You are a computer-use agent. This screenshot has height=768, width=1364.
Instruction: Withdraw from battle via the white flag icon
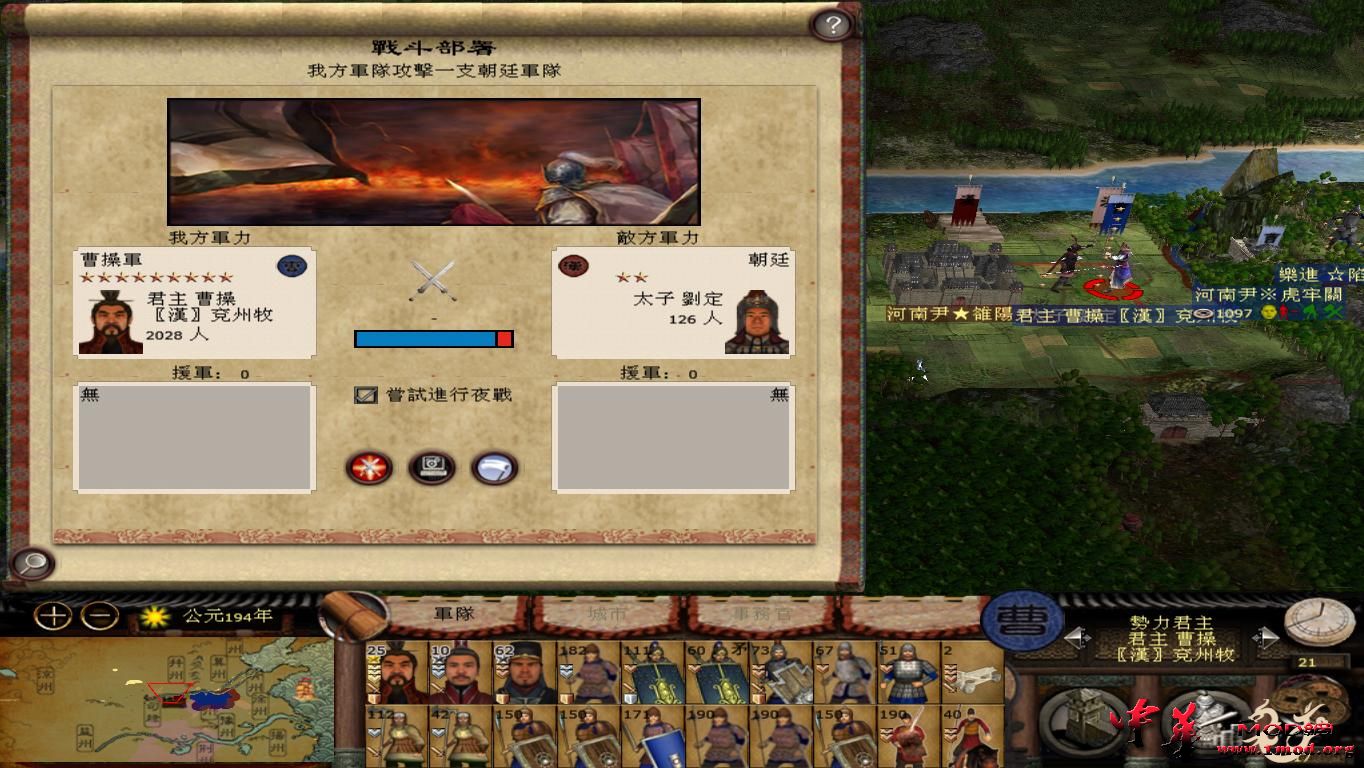click(x=494, y=468)
